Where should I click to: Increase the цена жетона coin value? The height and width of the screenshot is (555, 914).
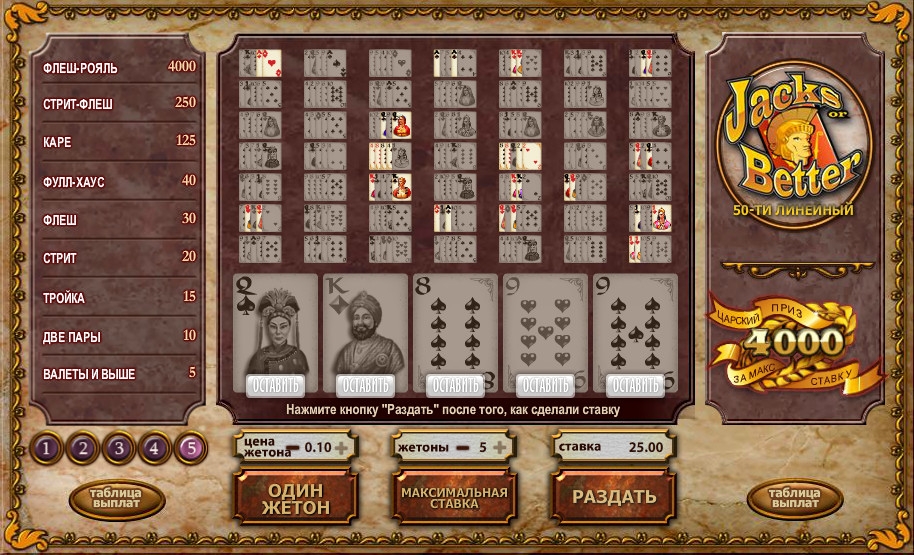tap(341, 448)
